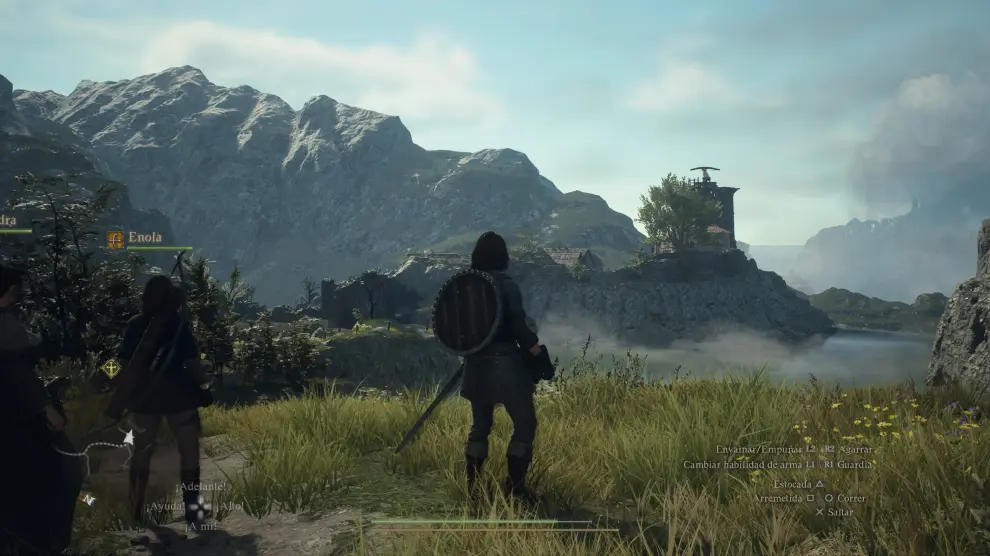Click the Enola pawn name tag
The image size is (990, 556).
(145, 238)
